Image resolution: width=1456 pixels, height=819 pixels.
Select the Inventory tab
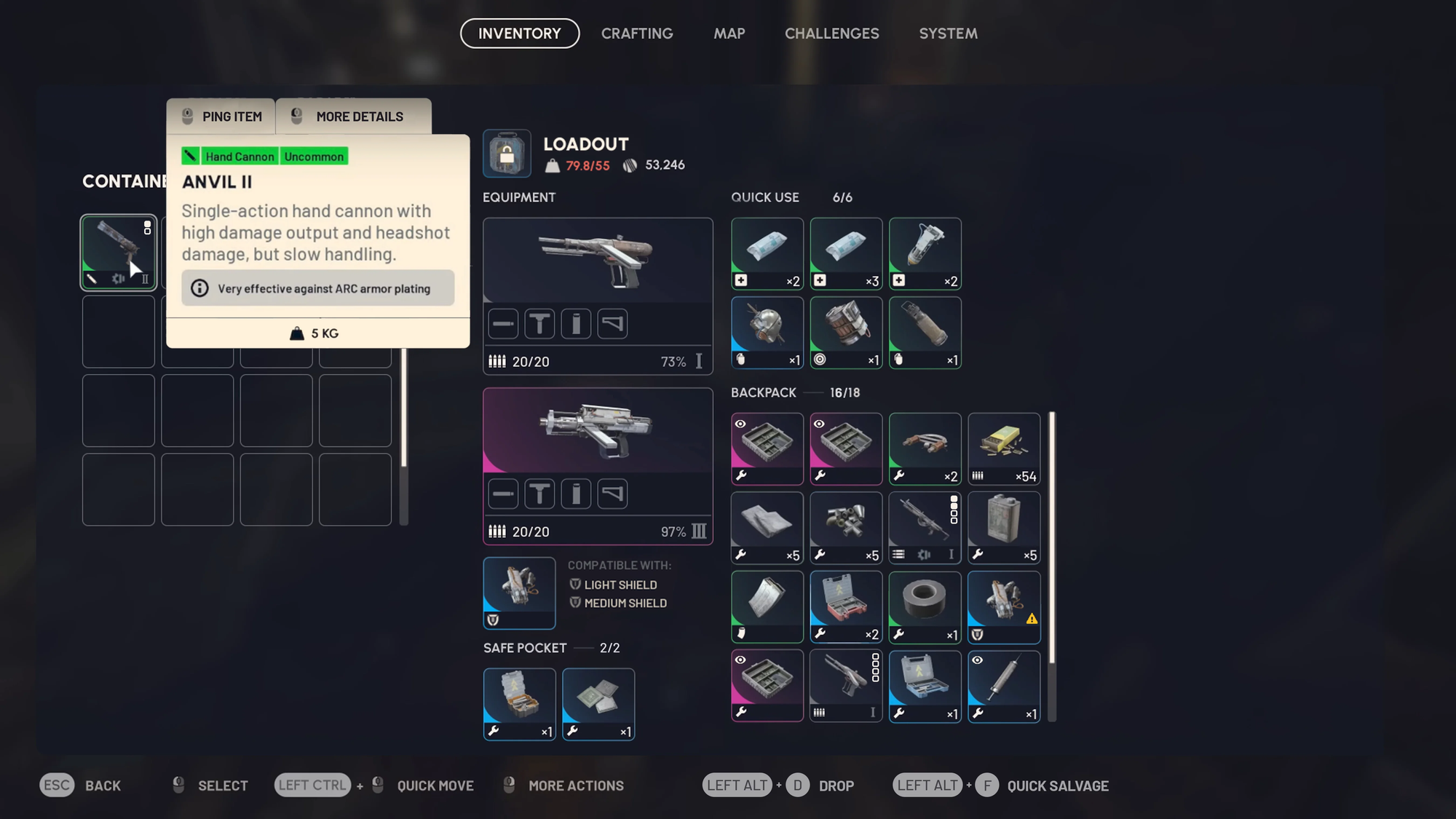pos(520,33)
